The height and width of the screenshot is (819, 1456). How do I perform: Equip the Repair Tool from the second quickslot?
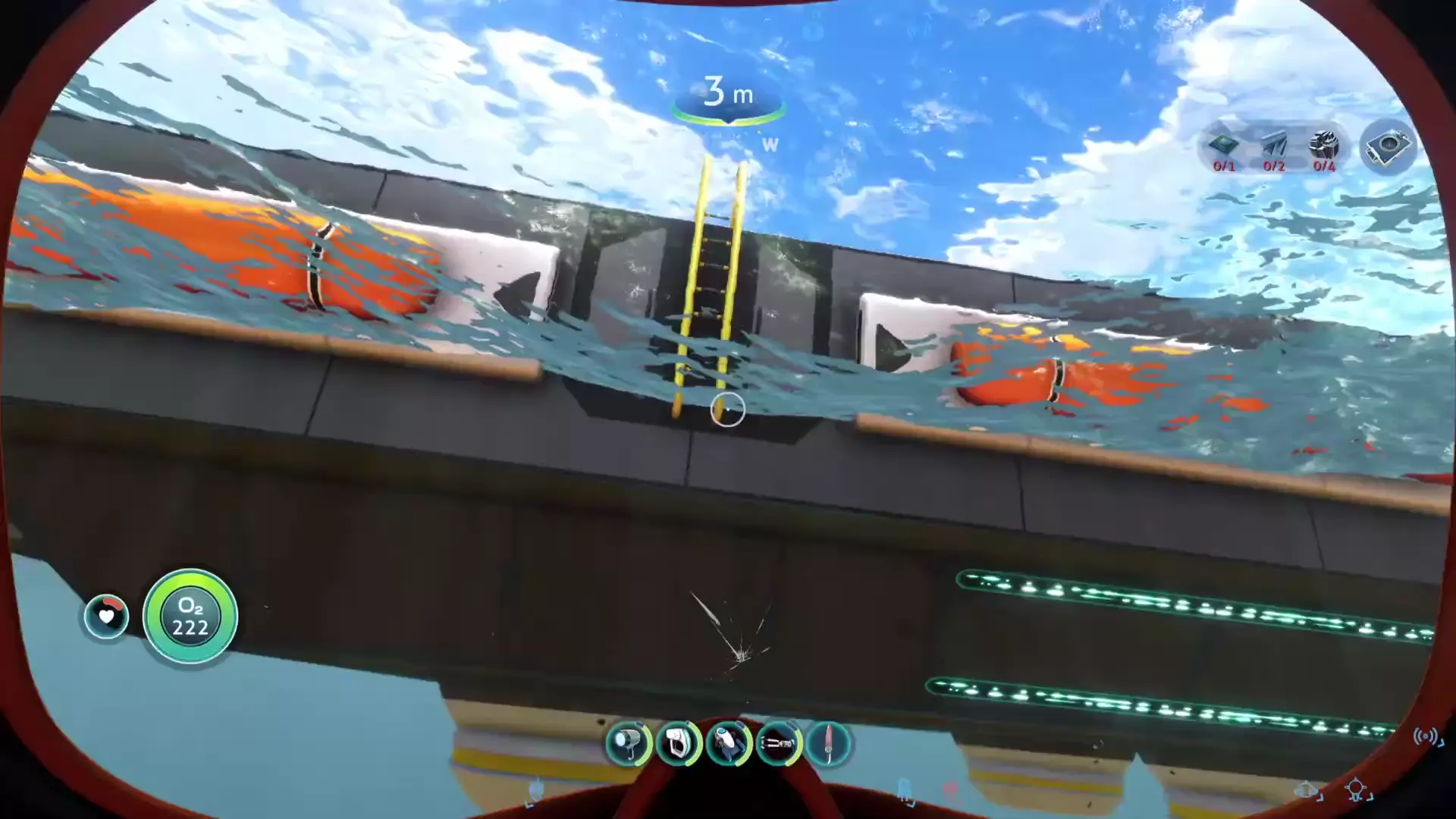click(678, 744)
